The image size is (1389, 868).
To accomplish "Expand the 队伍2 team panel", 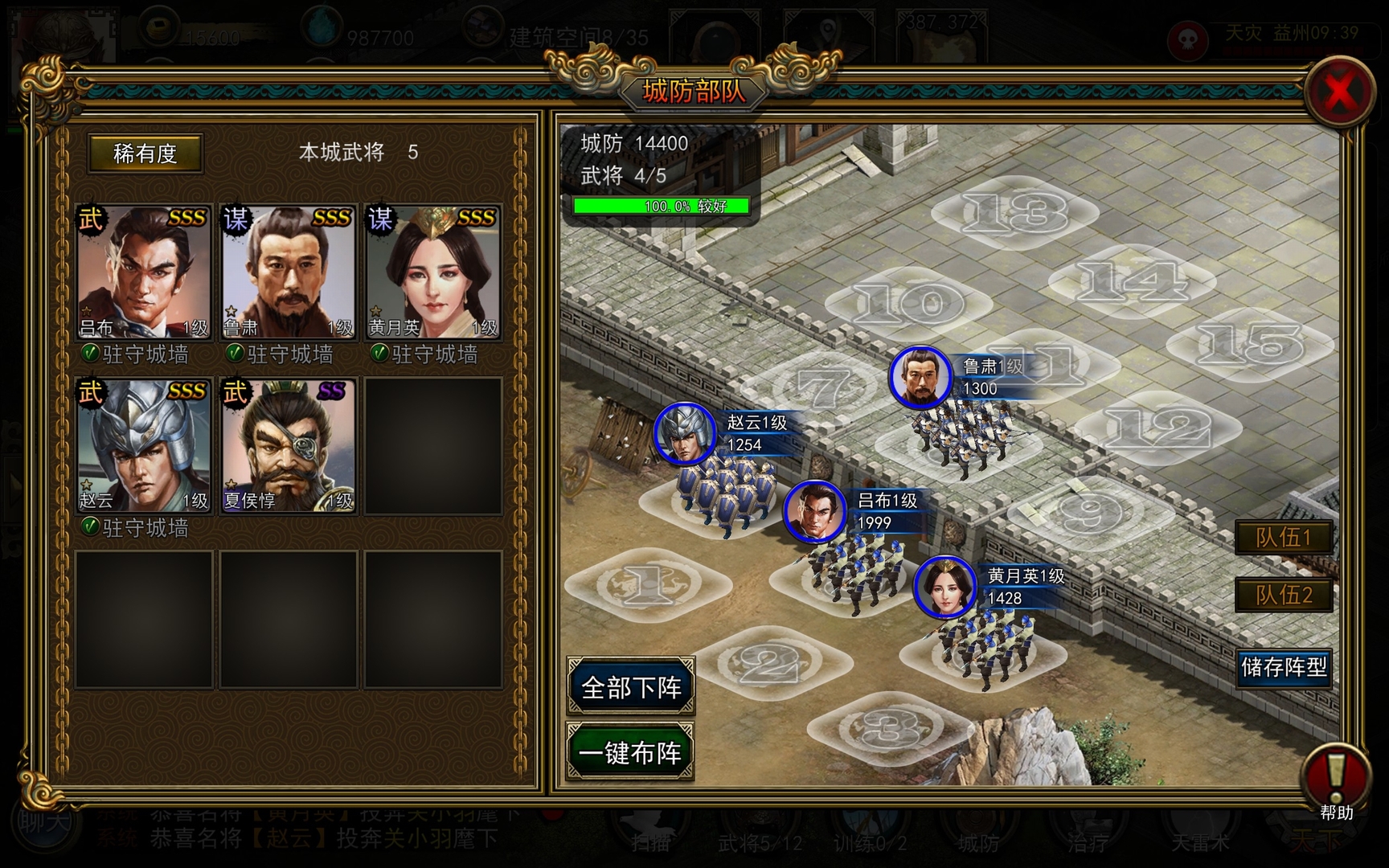I will [x=1285, y=596].
